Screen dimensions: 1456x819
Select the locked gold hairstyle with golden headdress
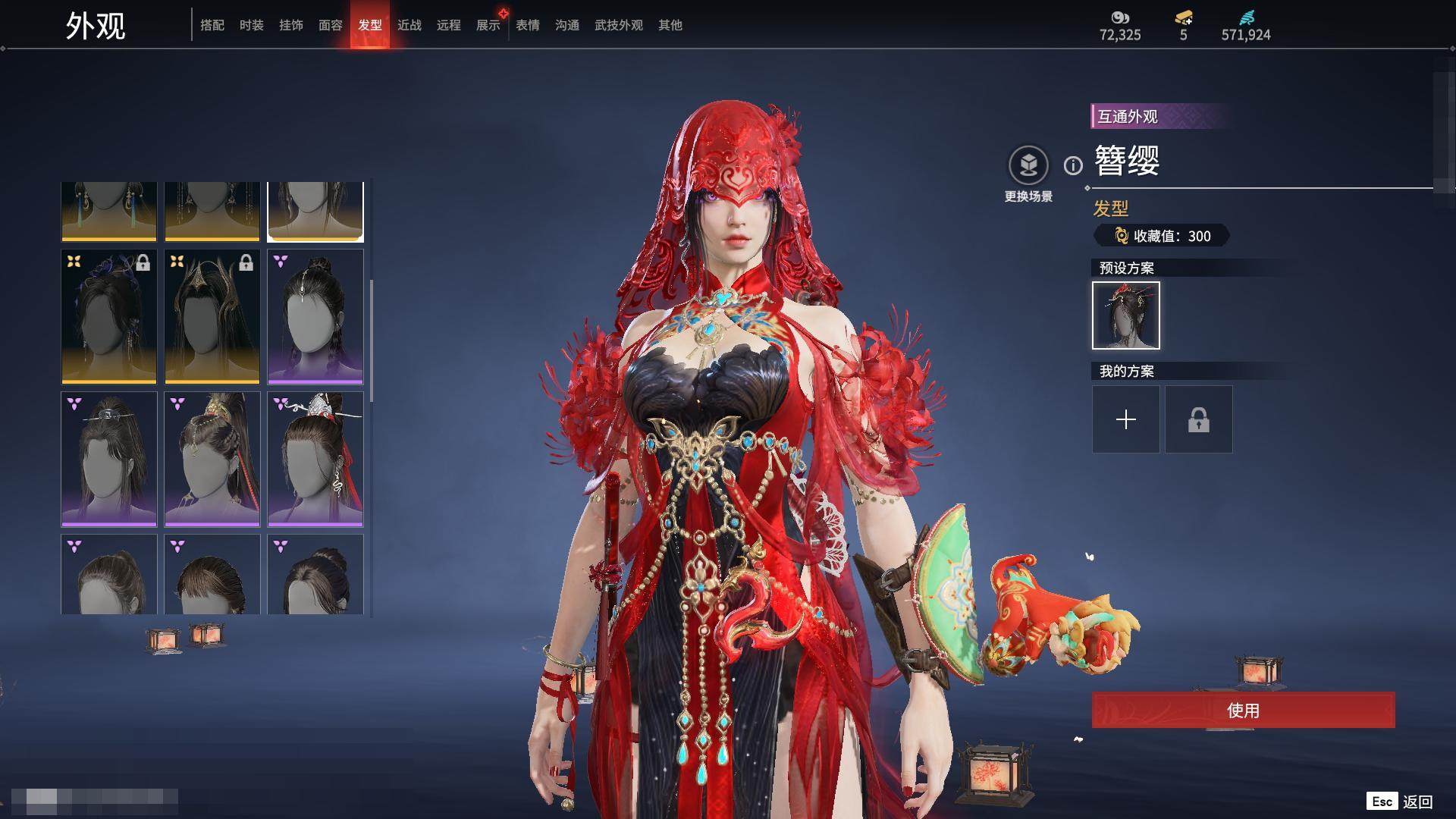point(212,316)
